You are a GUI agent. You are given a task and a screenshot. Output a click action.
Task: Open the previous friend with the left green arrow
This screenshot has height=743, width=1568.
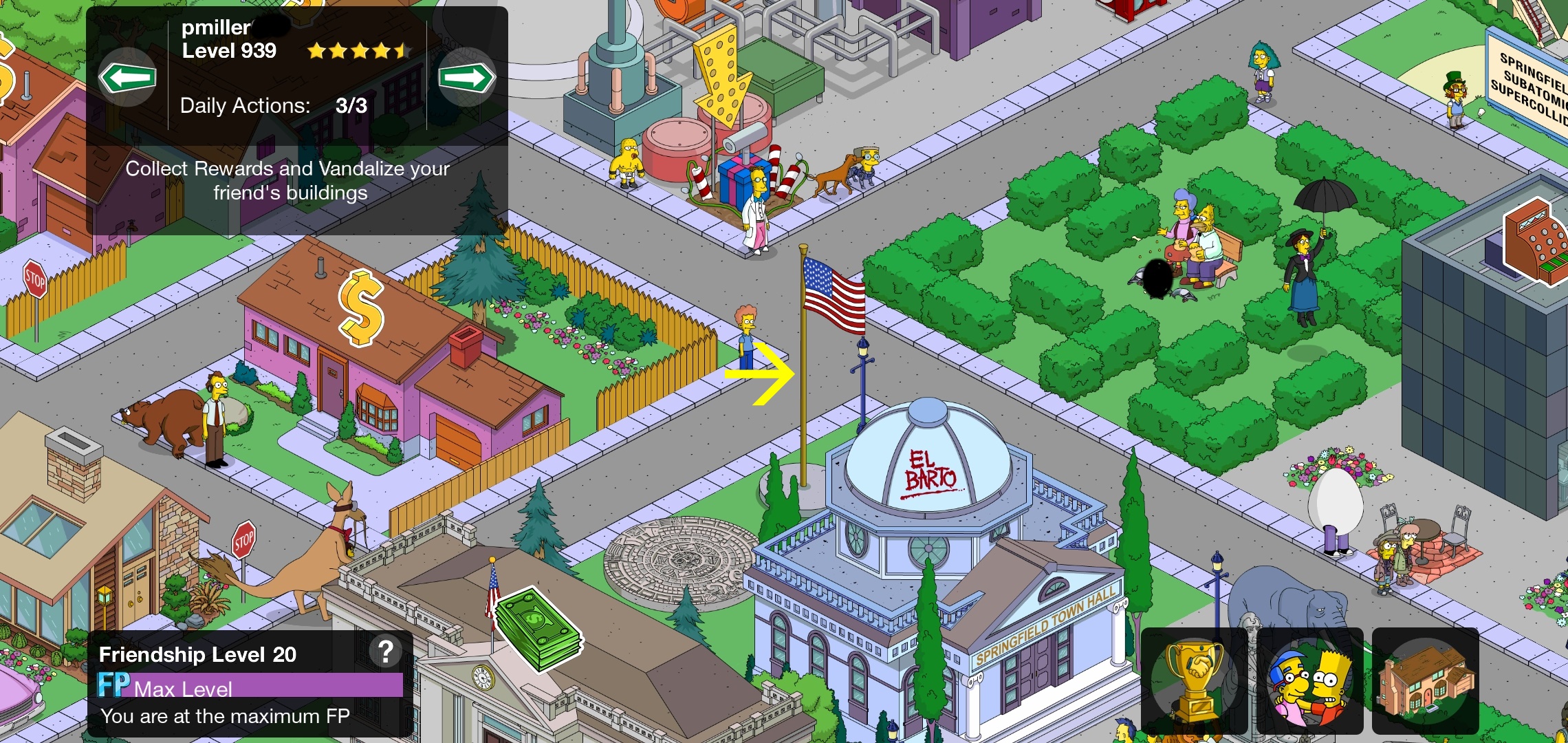[127, 78]
